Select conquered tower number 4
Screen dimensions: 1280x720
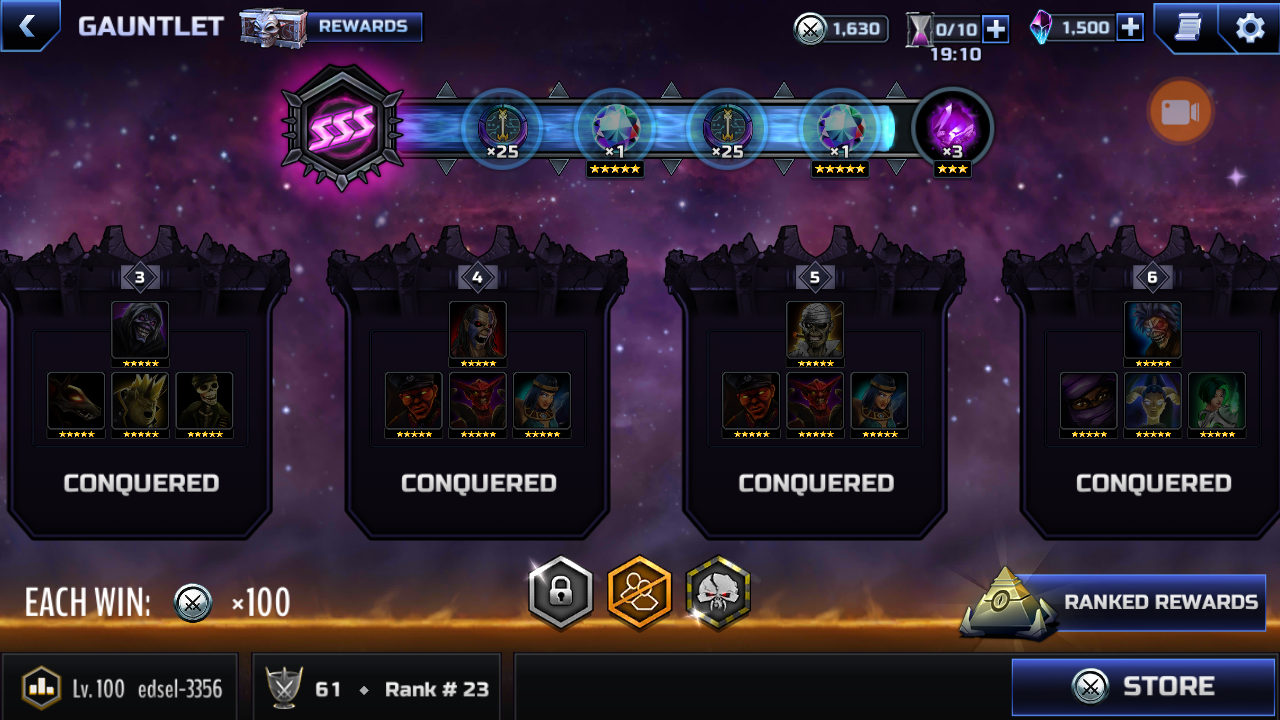(x=478, y=400)
